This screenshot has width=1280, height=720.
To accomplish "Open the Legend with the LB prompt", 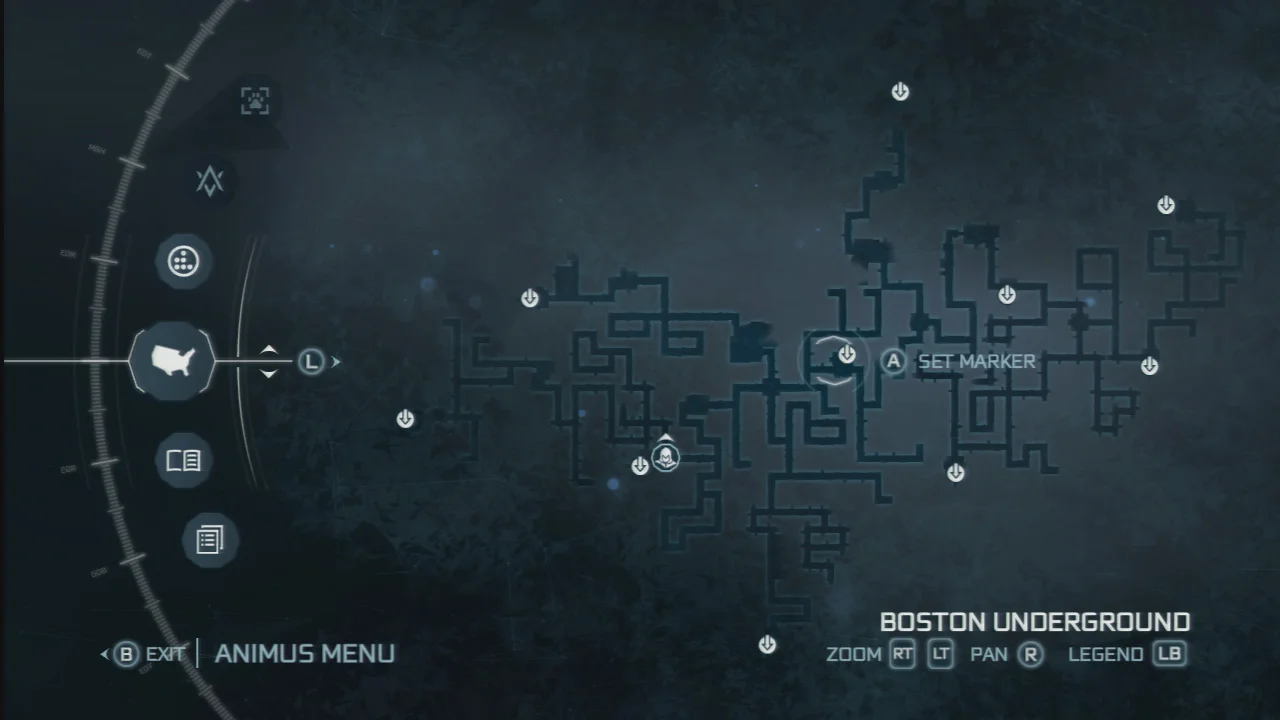I will [1168, 654].
